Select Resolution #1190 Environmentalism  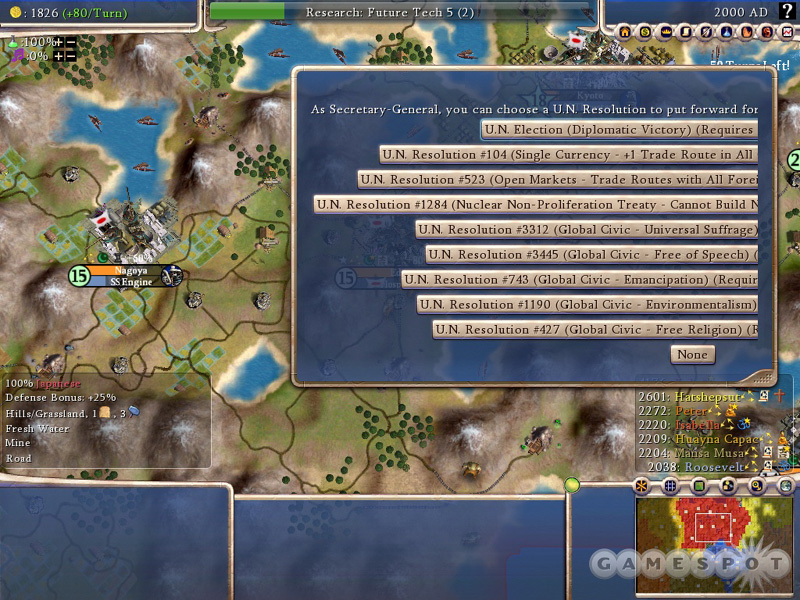[587, 304]
